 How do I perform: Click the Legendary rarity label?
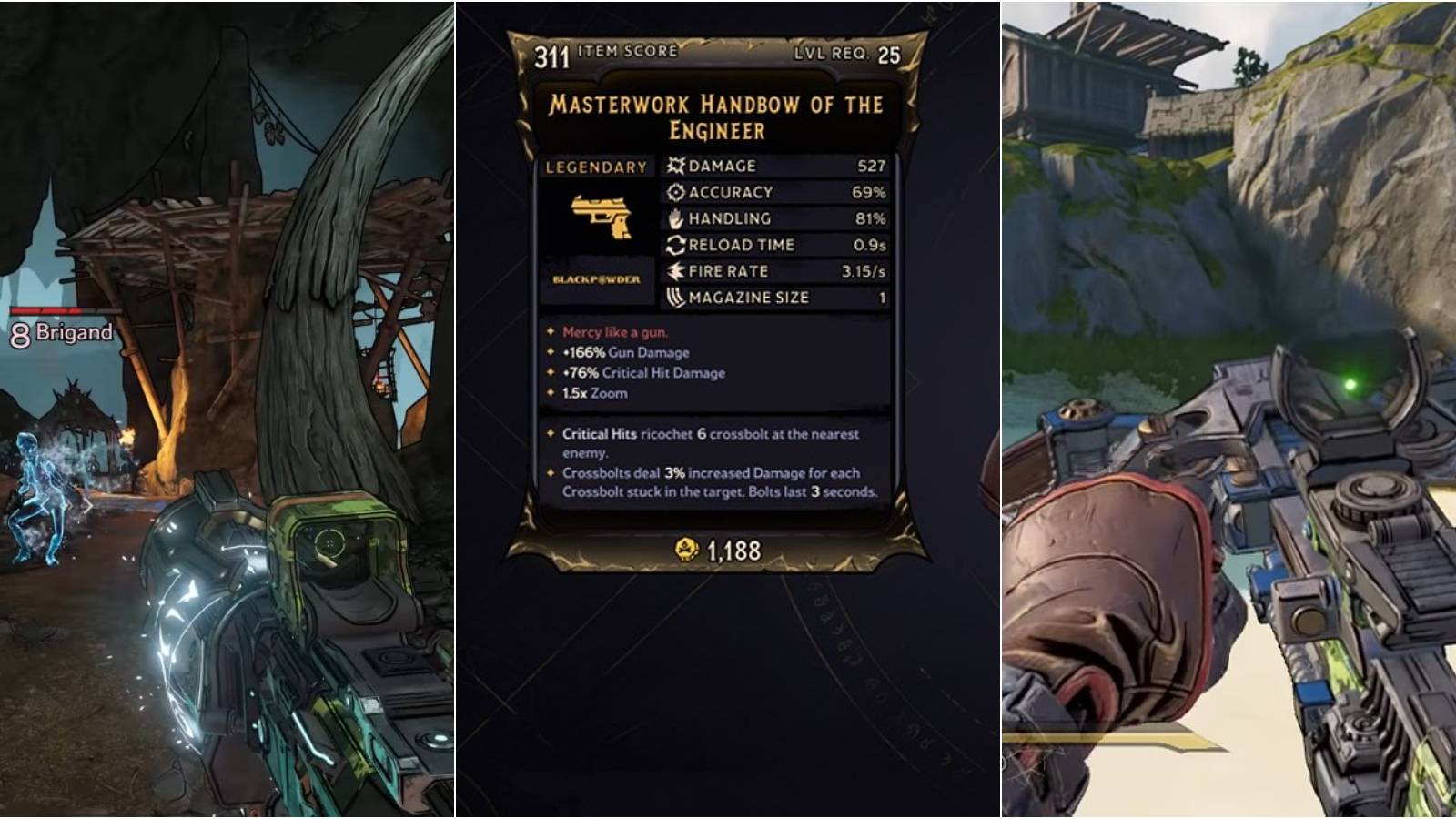(x=595, y=167)
